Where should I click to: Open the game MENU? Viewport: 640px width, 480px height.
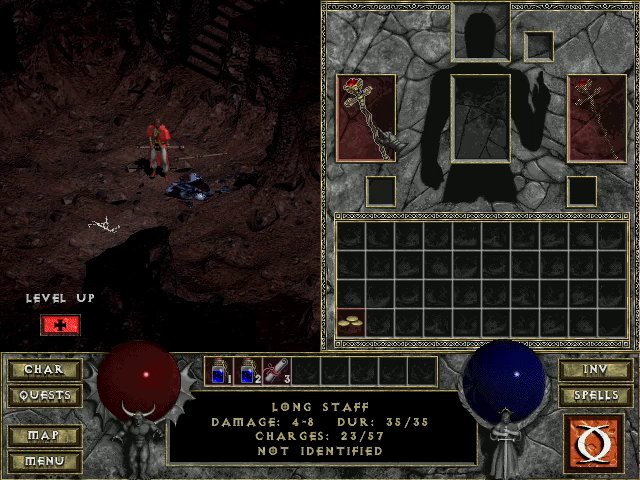pyautogui.click(x=44, y=461)
